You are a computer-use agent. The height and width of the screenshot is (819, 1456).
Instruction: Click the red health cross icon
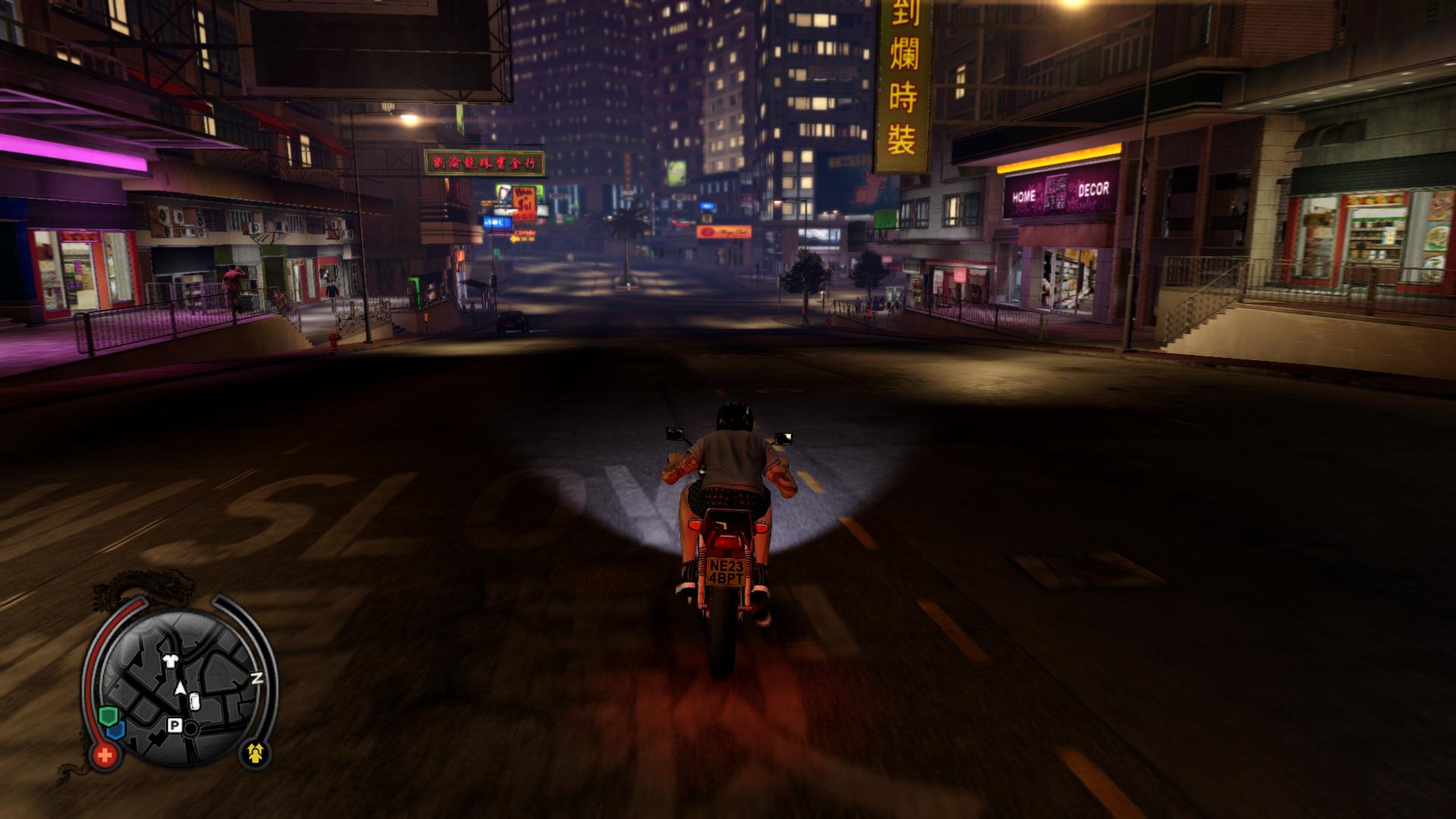point(105,755)
